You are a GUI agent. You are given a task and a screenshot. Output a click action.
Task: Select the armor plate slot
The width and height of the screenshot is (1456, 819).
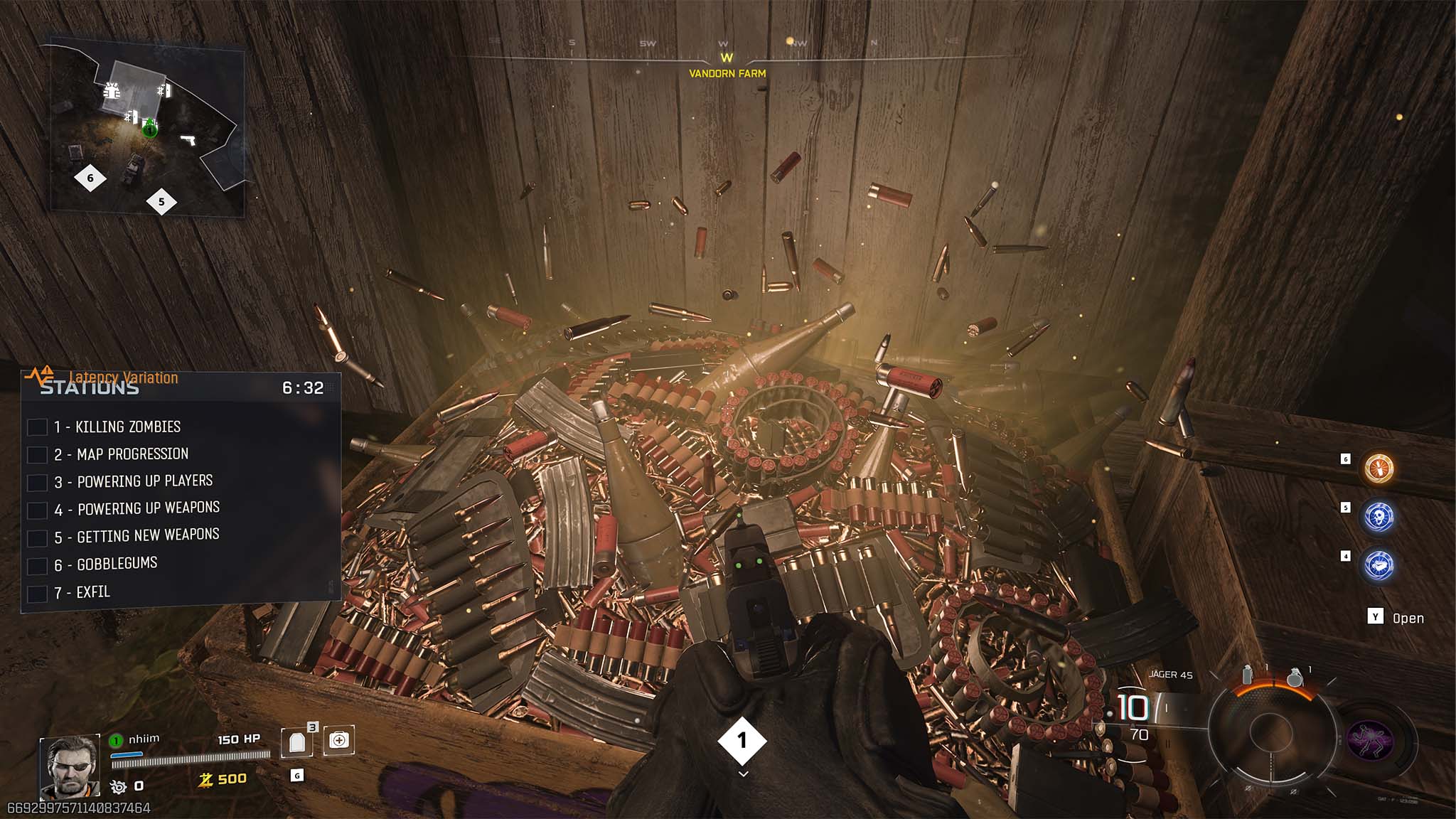click(x=296, y=742)
